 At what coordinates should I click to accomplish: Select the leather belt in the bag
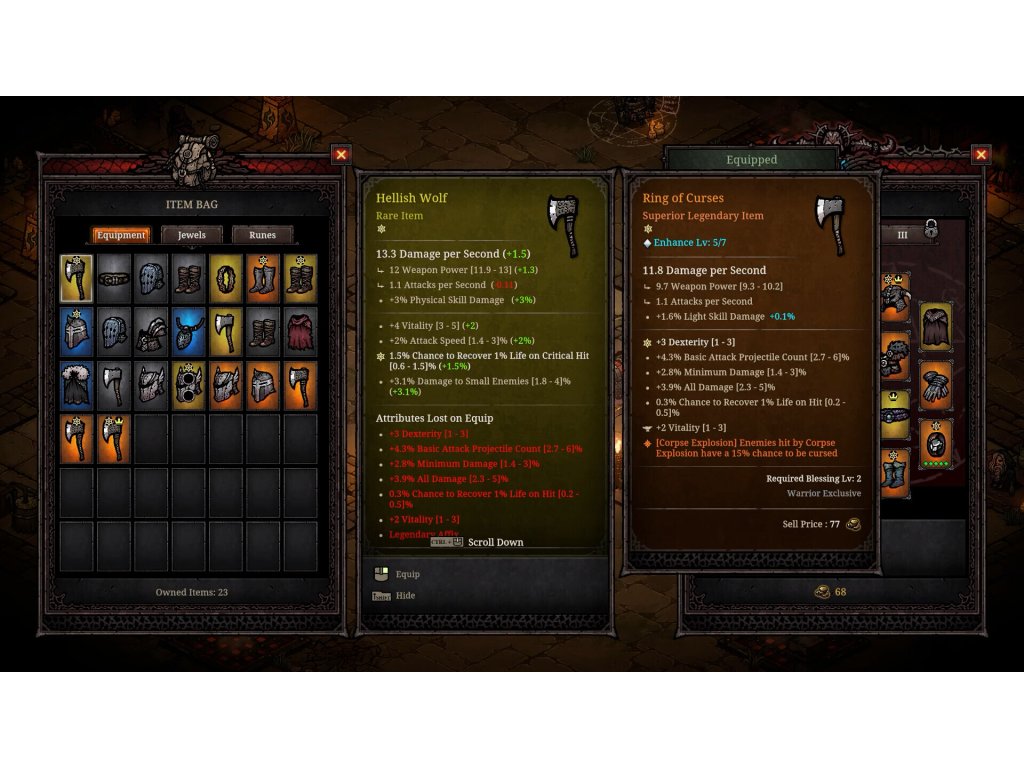pyautogui.click(x=113, y=279)
